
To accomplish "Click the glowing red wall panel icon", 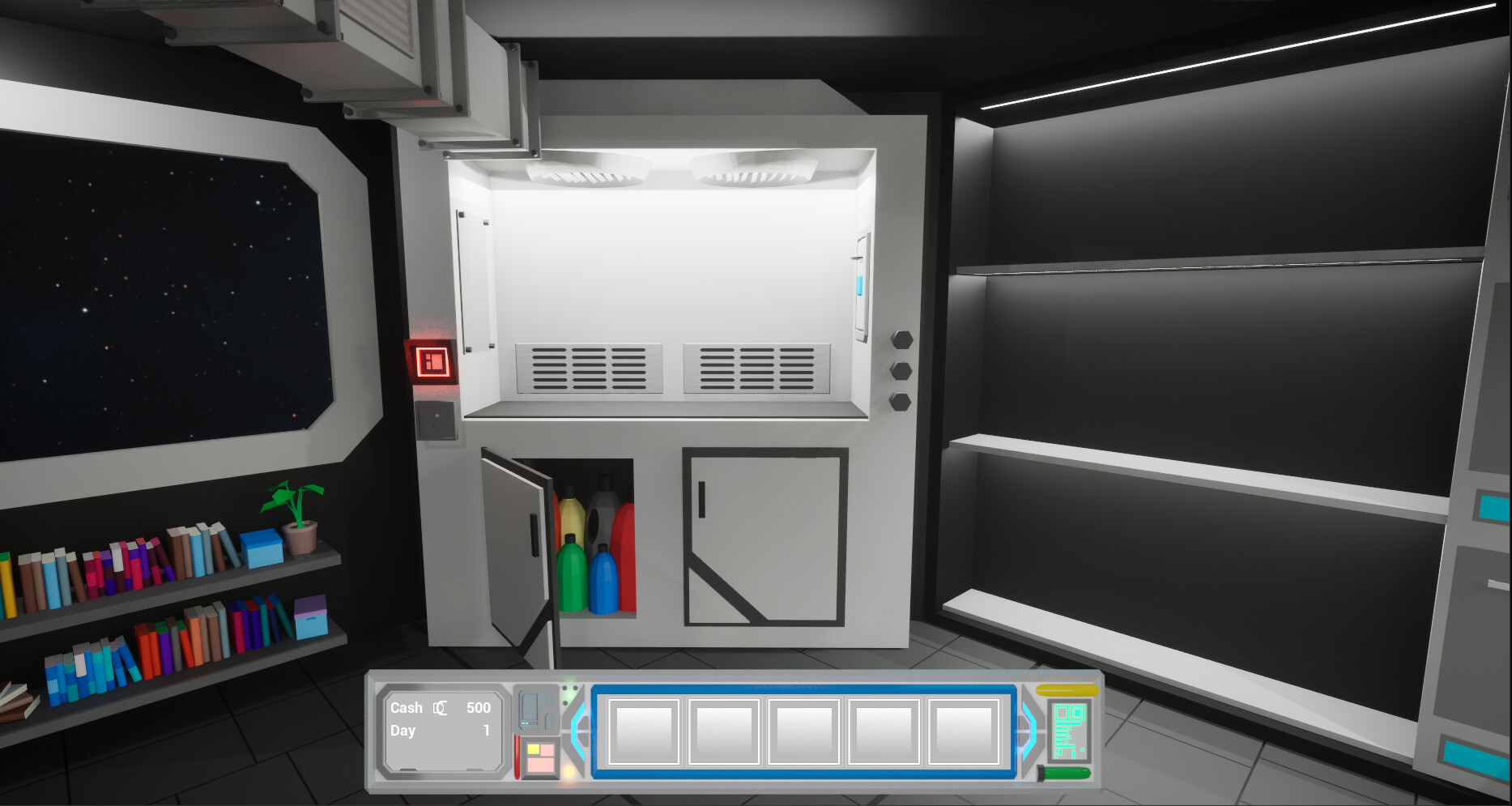I will coord(432,360).
